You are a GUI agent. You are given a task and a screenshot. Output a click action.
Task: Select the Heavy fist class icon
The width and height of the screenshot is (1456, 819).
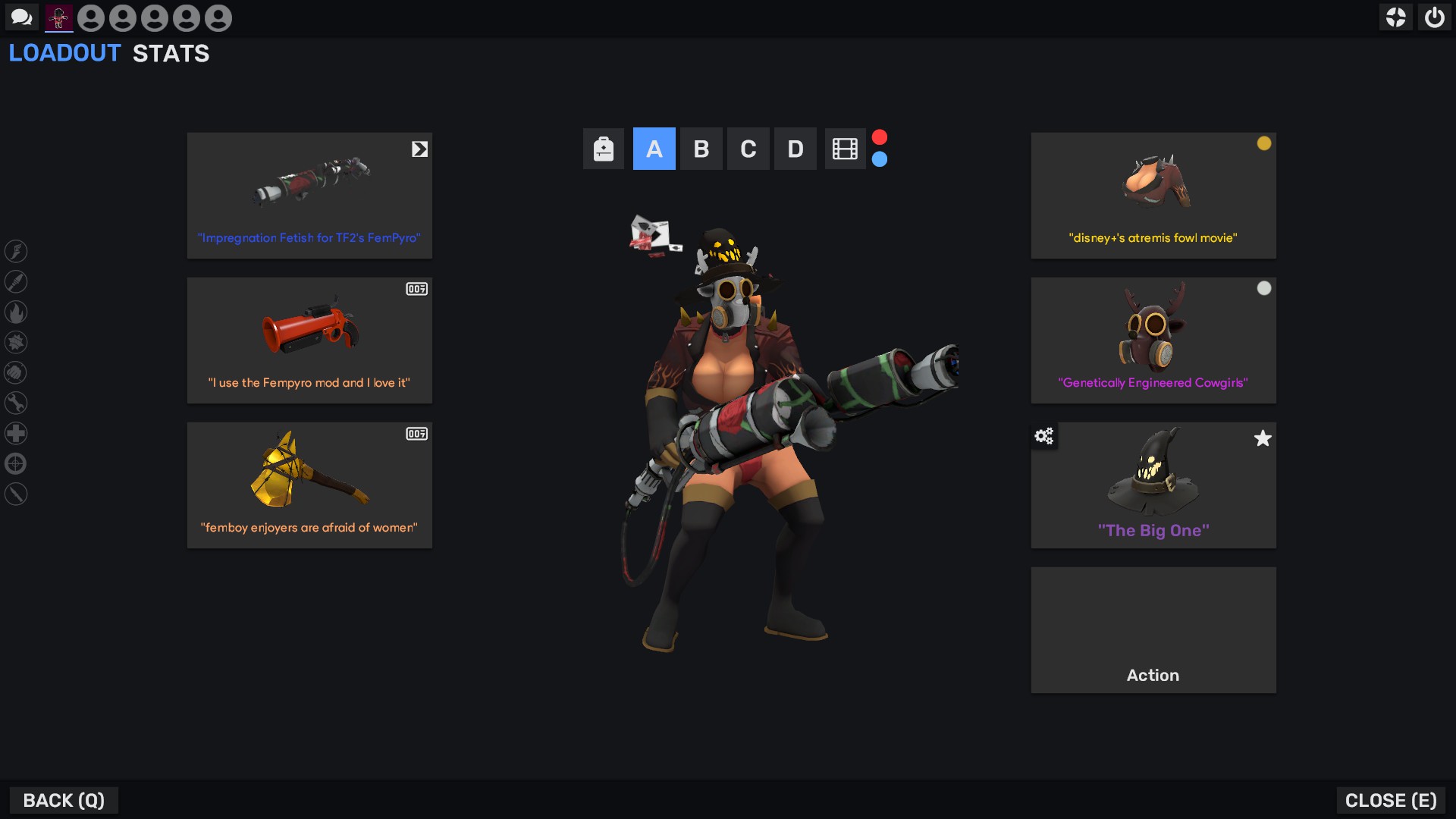(x=17, y=373)
